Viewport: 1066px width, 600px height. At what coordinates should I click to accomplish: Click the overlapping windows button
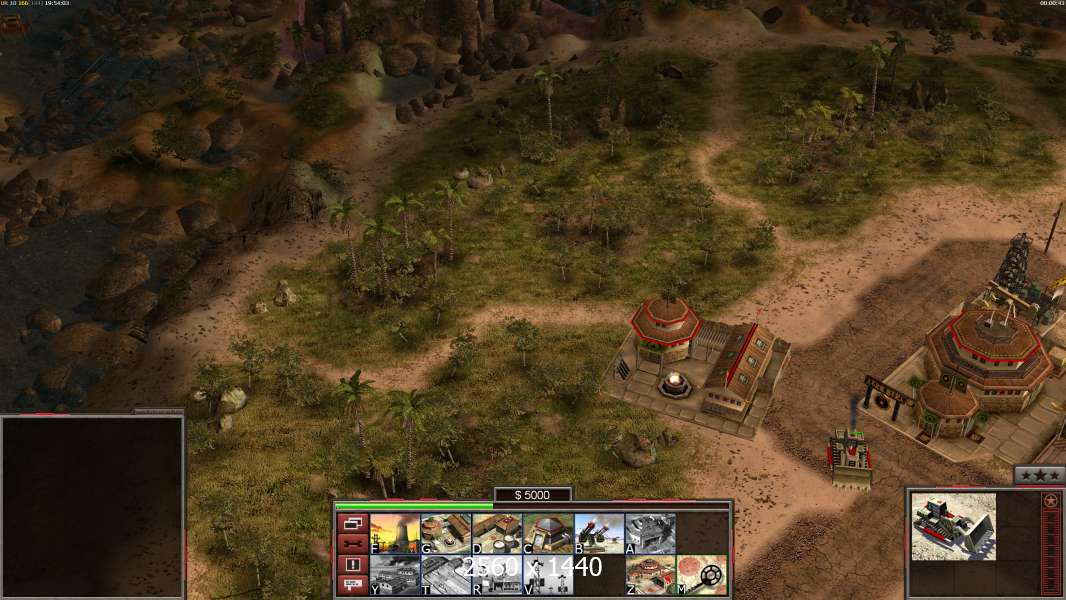[352, 523]
